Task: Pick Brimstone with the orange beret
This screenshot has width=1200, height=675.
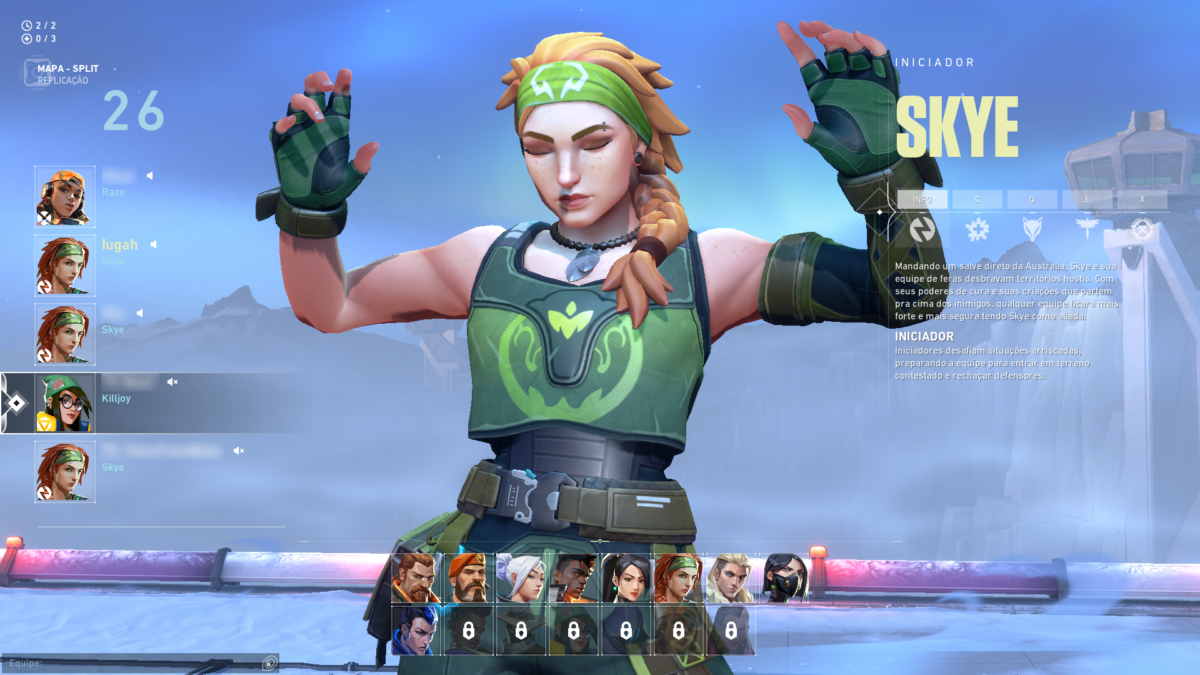Action: tap(468, 578)
